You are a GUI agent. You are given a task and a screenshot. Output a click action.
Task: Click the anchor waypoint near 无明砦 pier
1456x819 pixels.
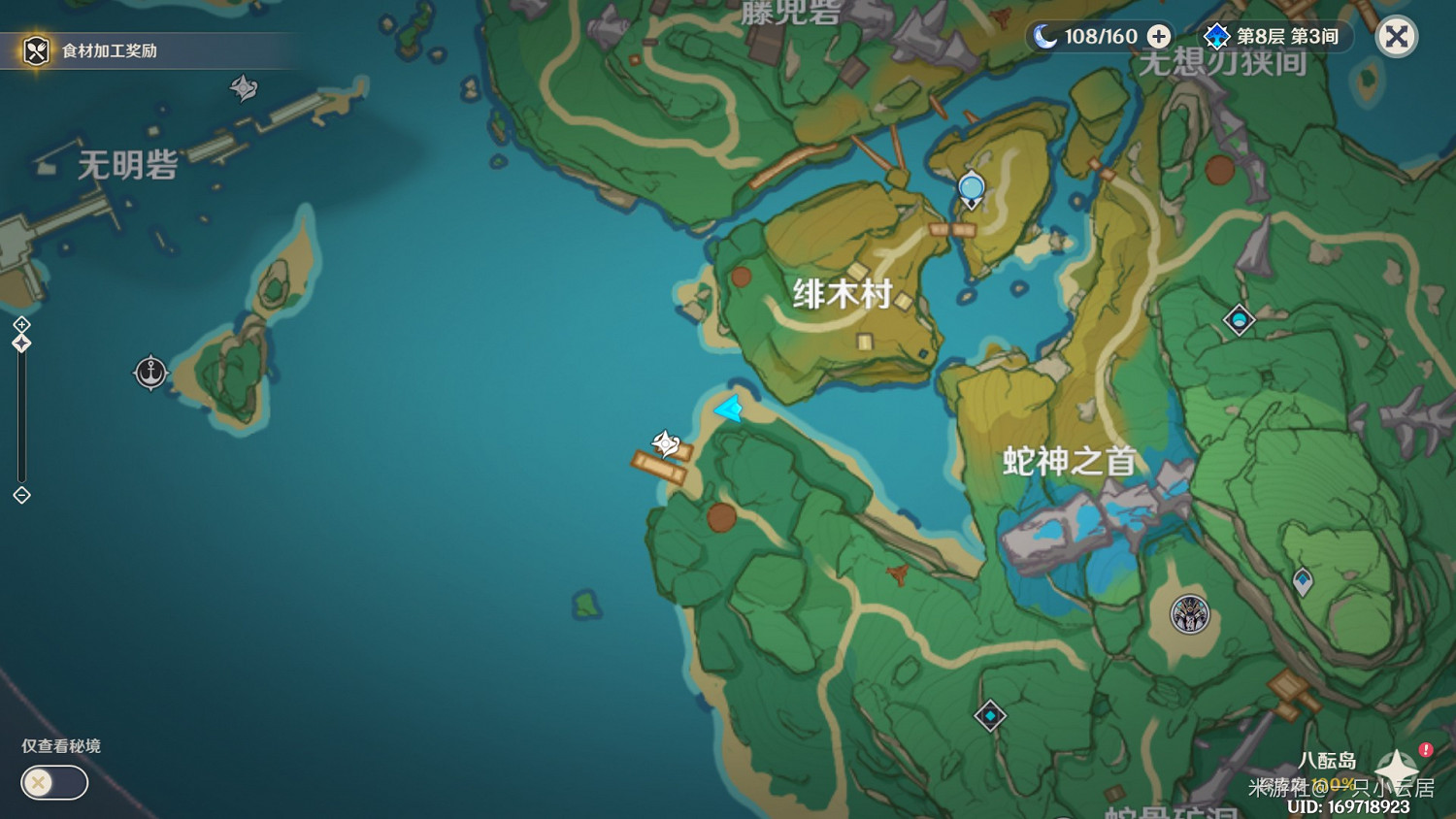[x=150, y=371]
